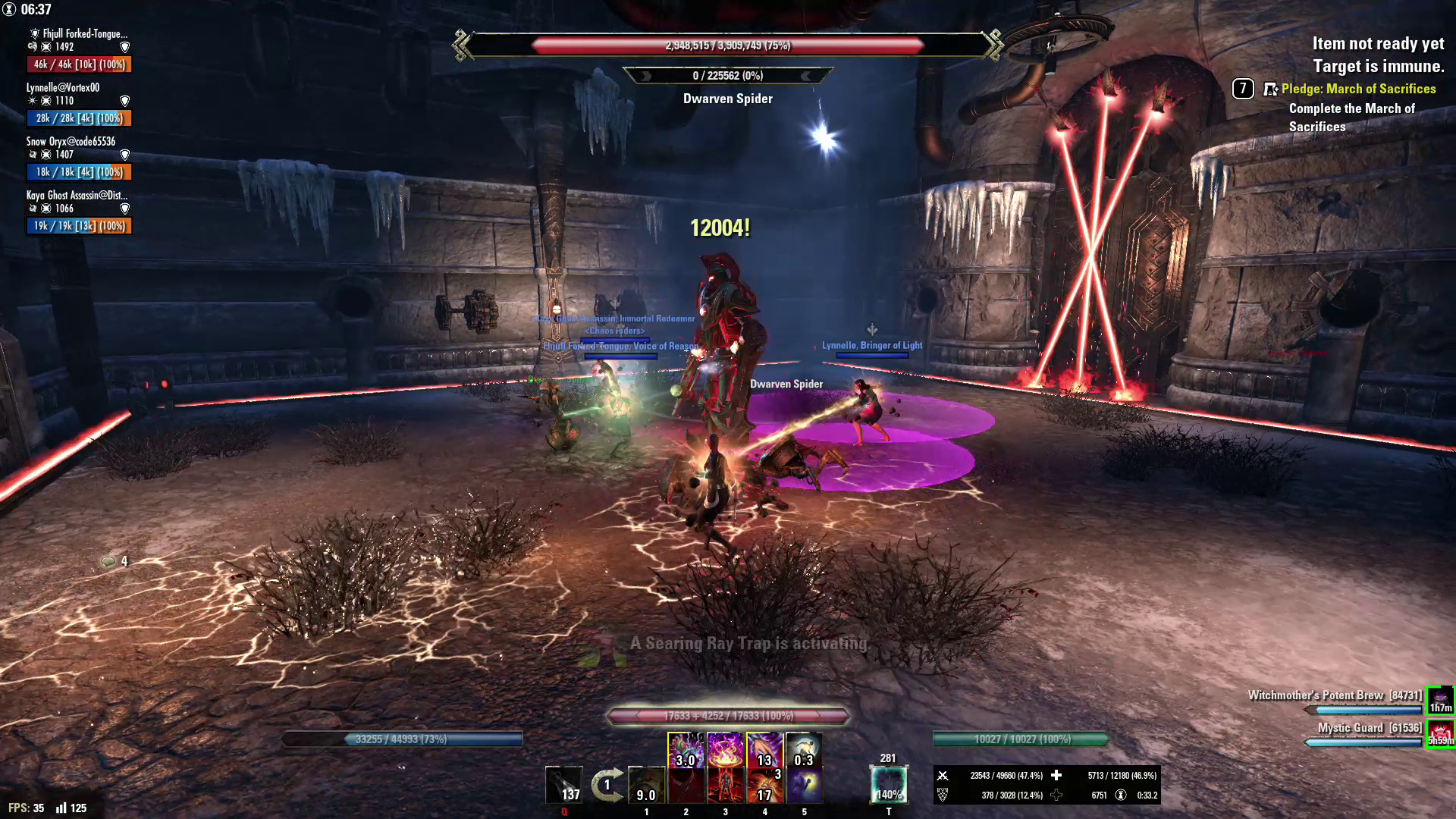Open the Pledge: March of Sacrifices quest tracker

click(x=1357, y=89)
